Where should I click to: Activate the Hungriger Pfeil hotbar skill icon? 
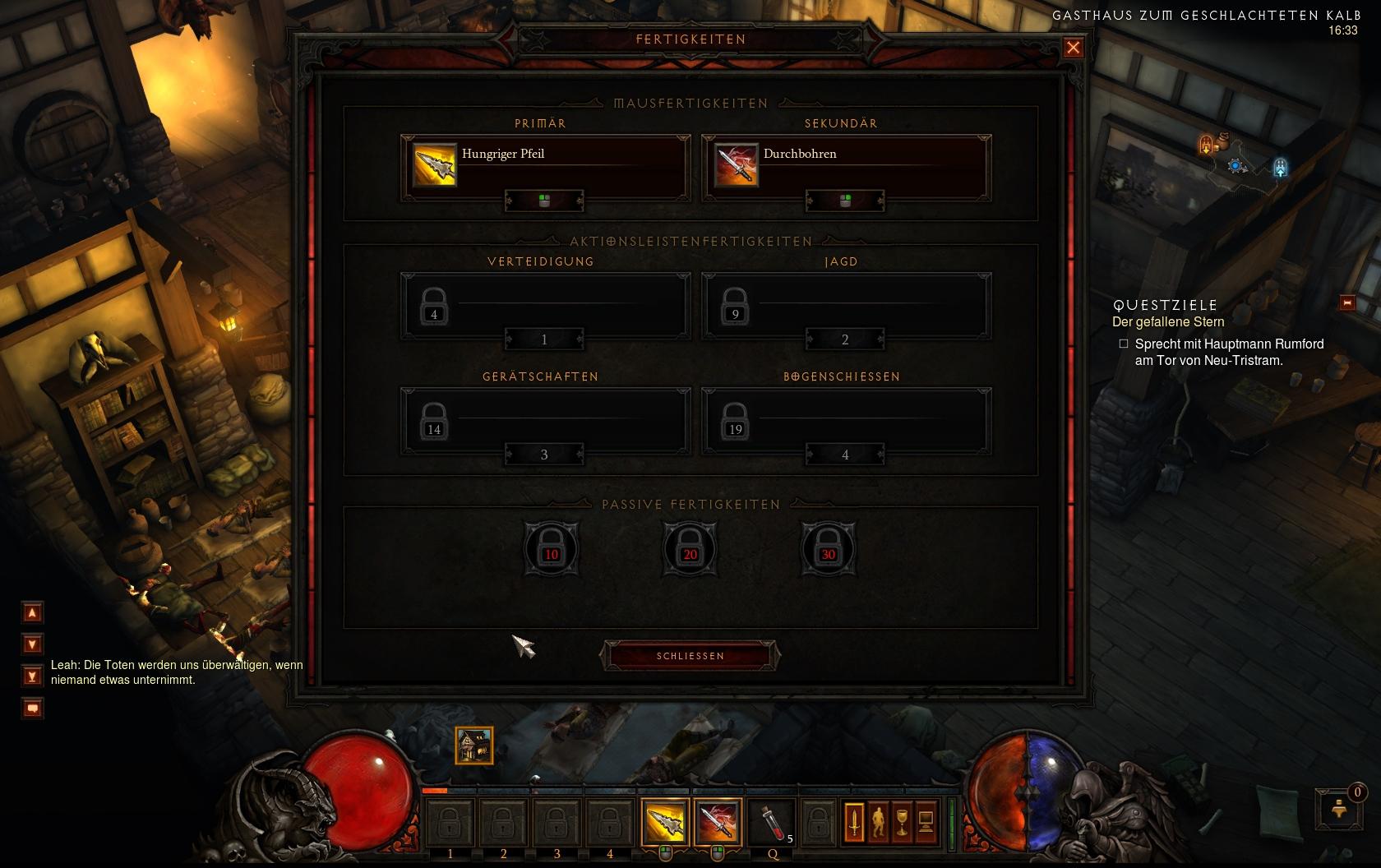[x=664, y=822]
